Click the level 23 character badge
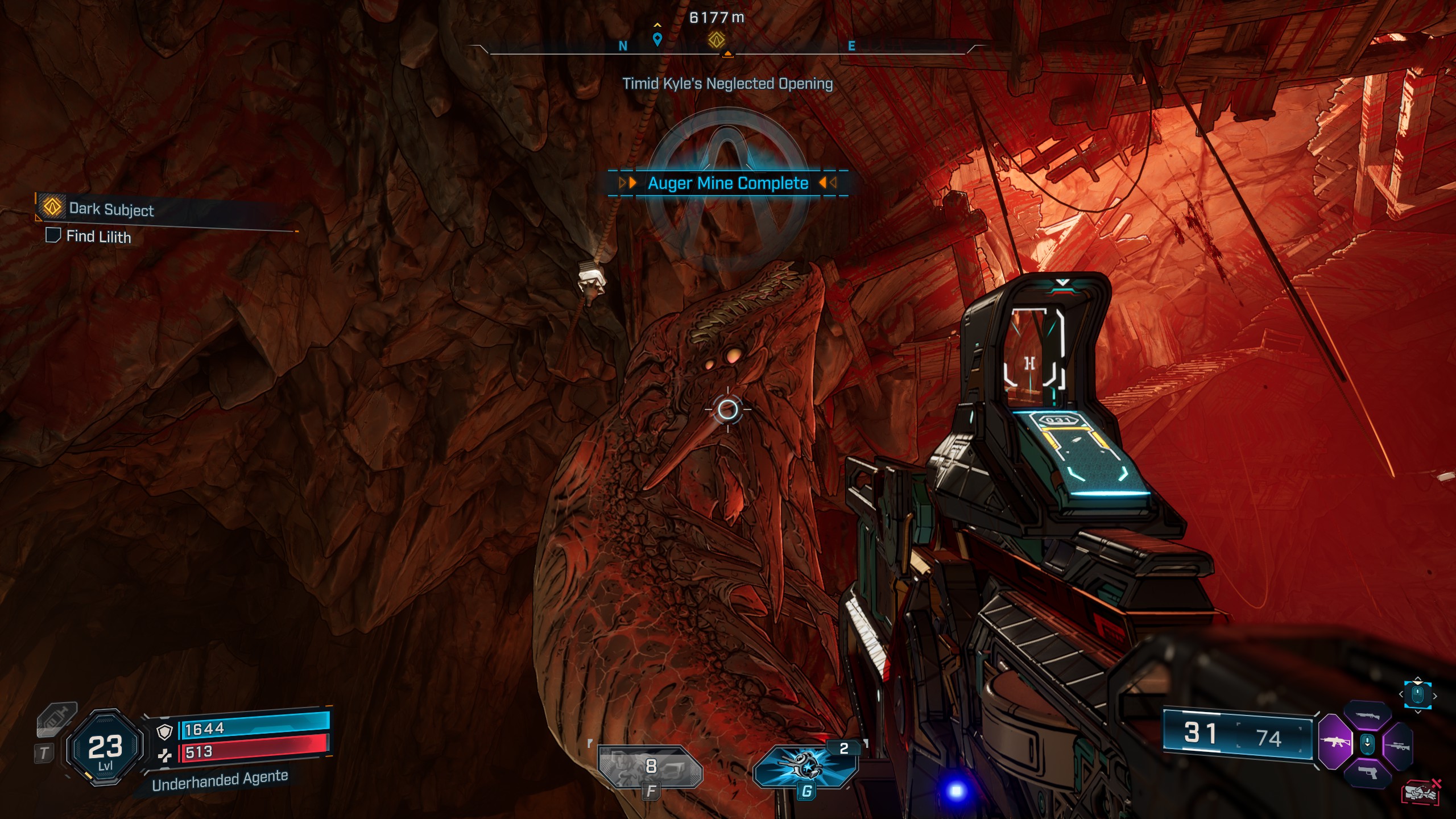Screen dimensions: 1456x819 [x=105, y=747]
